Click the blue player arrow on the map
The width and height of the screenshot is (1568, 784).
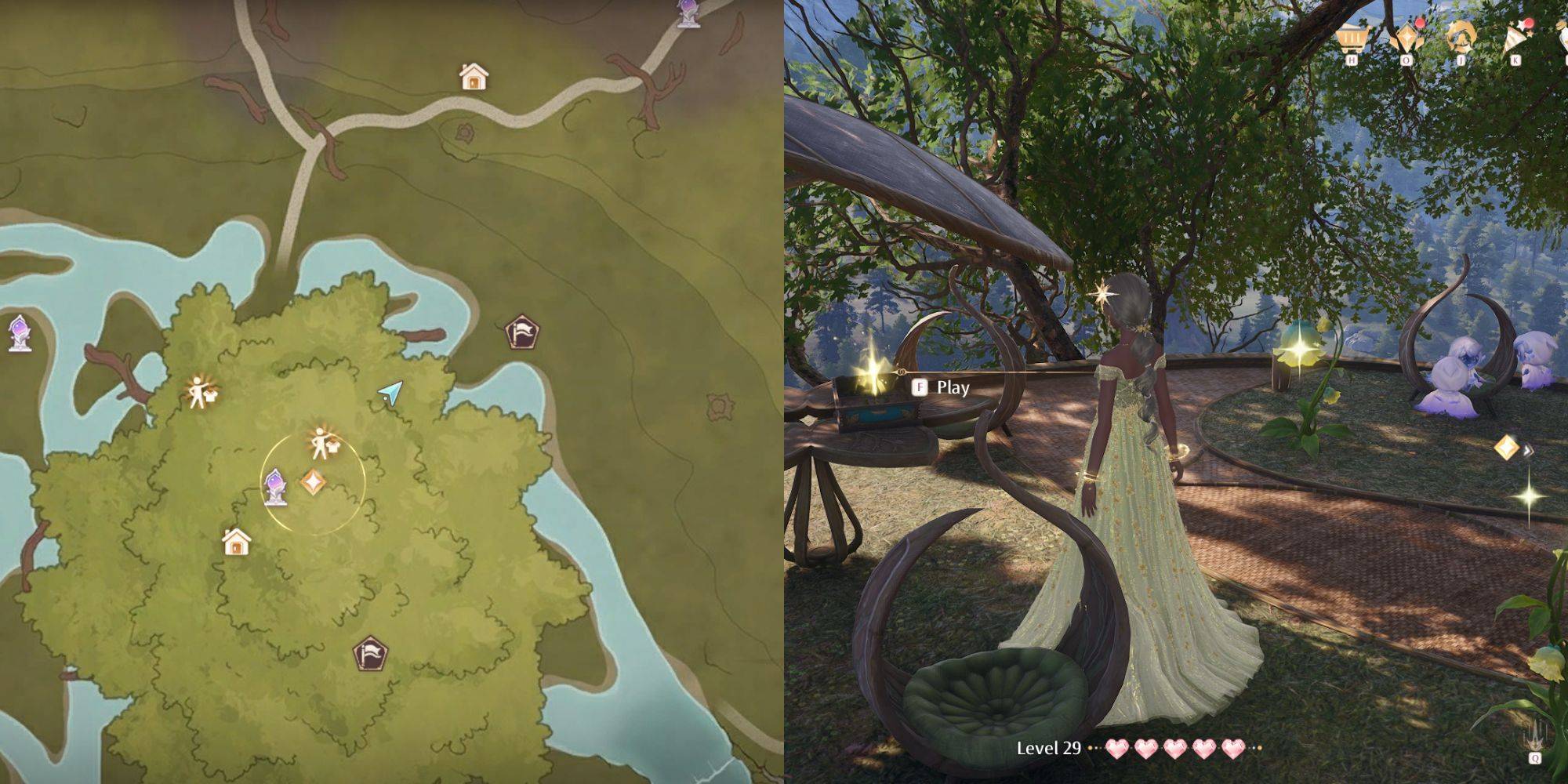(390, 393)
